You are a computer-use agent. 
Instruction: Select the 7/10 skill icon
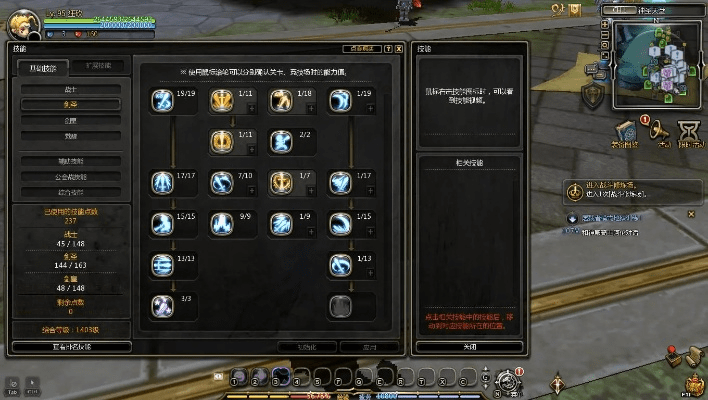(x=221, y=182)
